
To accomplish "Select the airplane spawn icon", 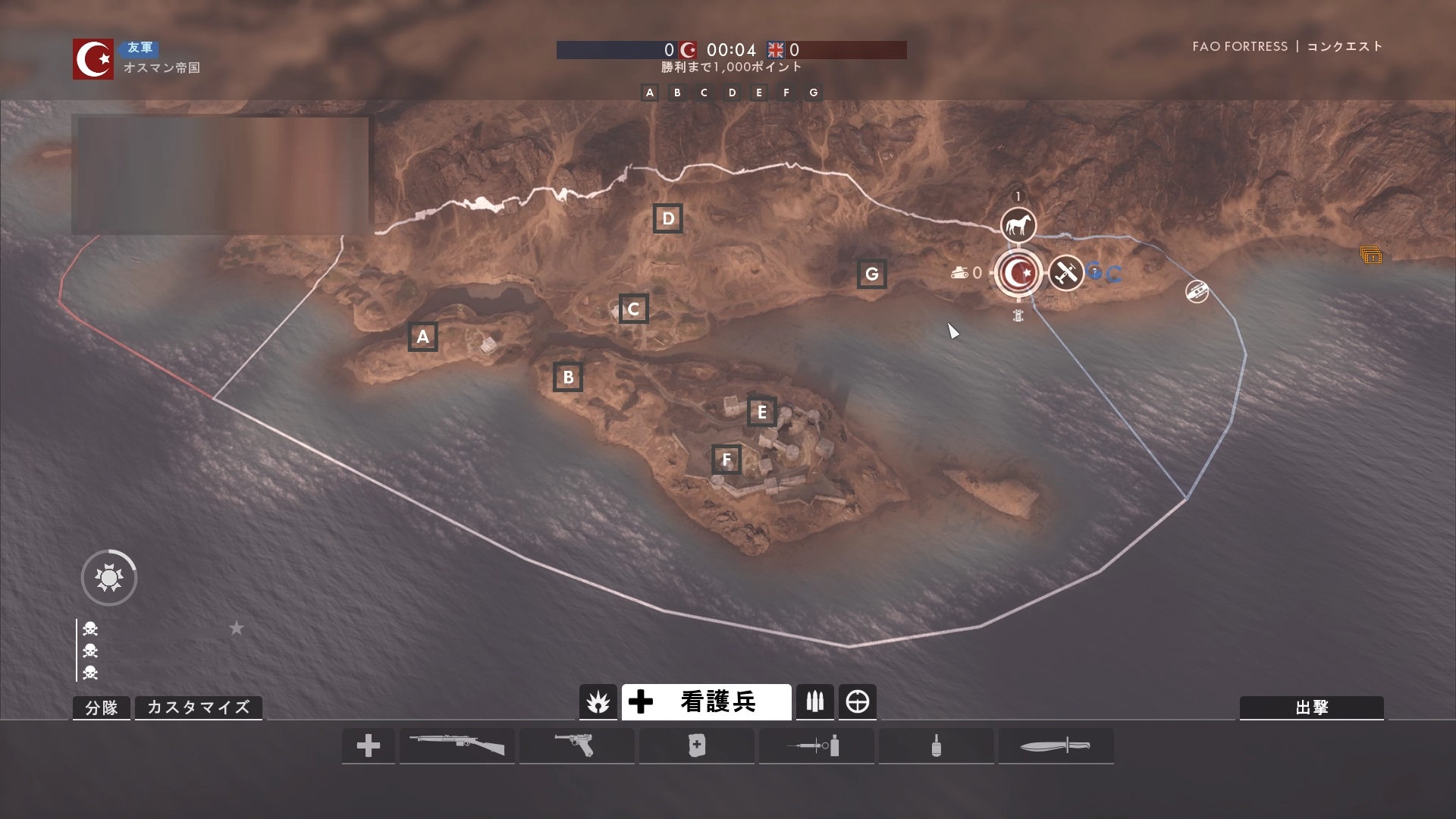I will click(x=1065, y=272).
